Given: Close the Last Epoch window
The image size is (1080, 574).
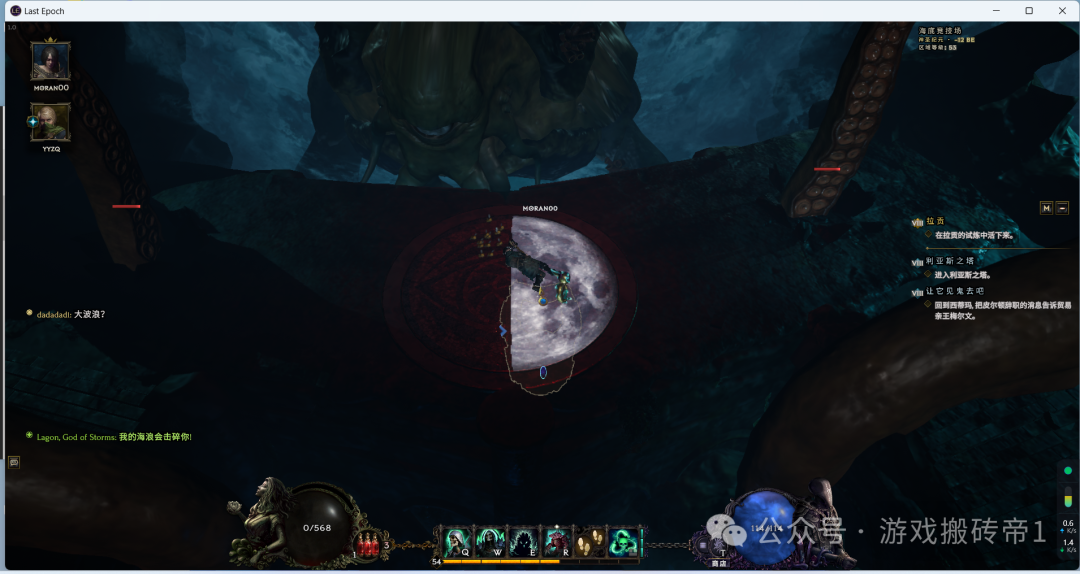Looking at the screenshot, I should (x=1061, y=10).
